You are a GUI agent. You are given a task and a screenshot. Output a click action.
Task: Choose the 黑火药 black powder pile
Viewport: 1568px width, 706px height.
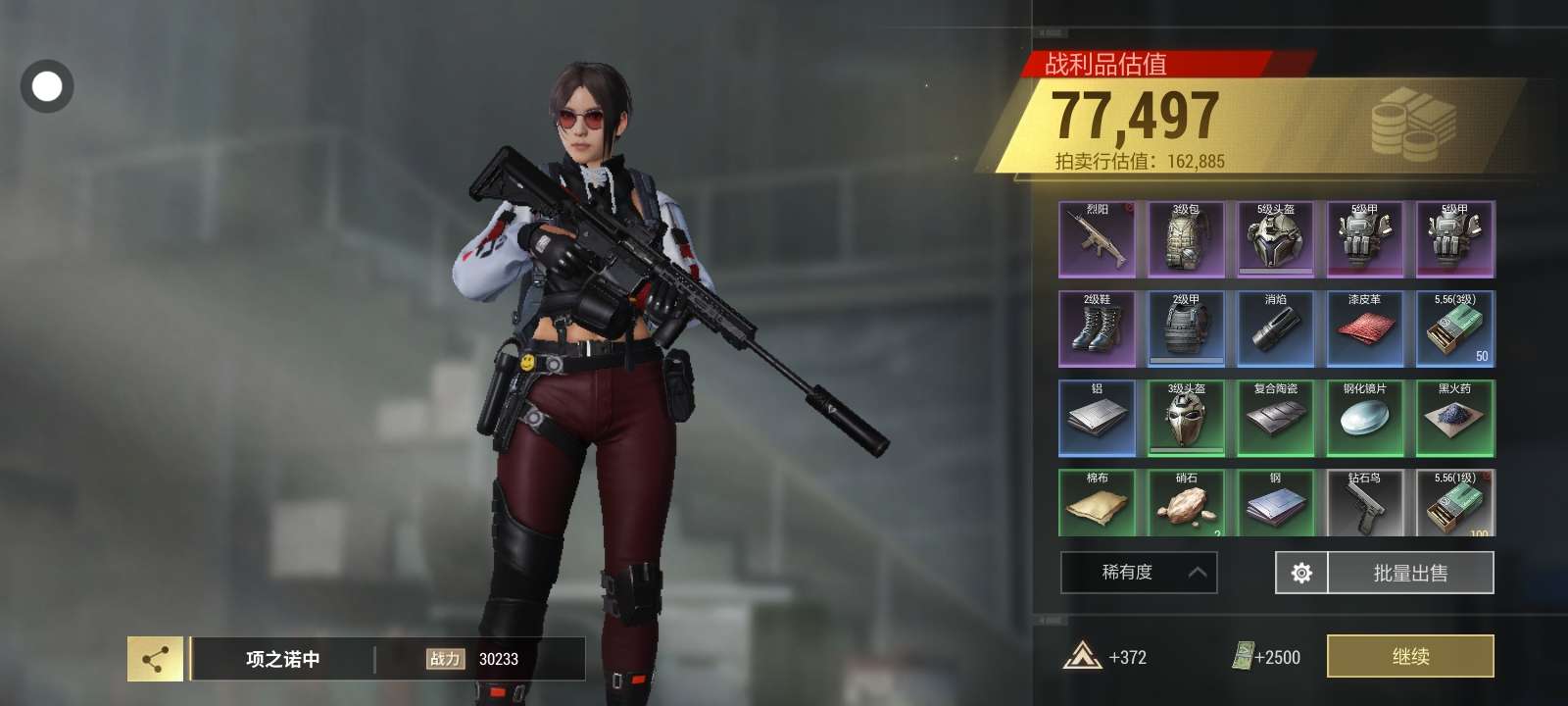click(1455, 418)
